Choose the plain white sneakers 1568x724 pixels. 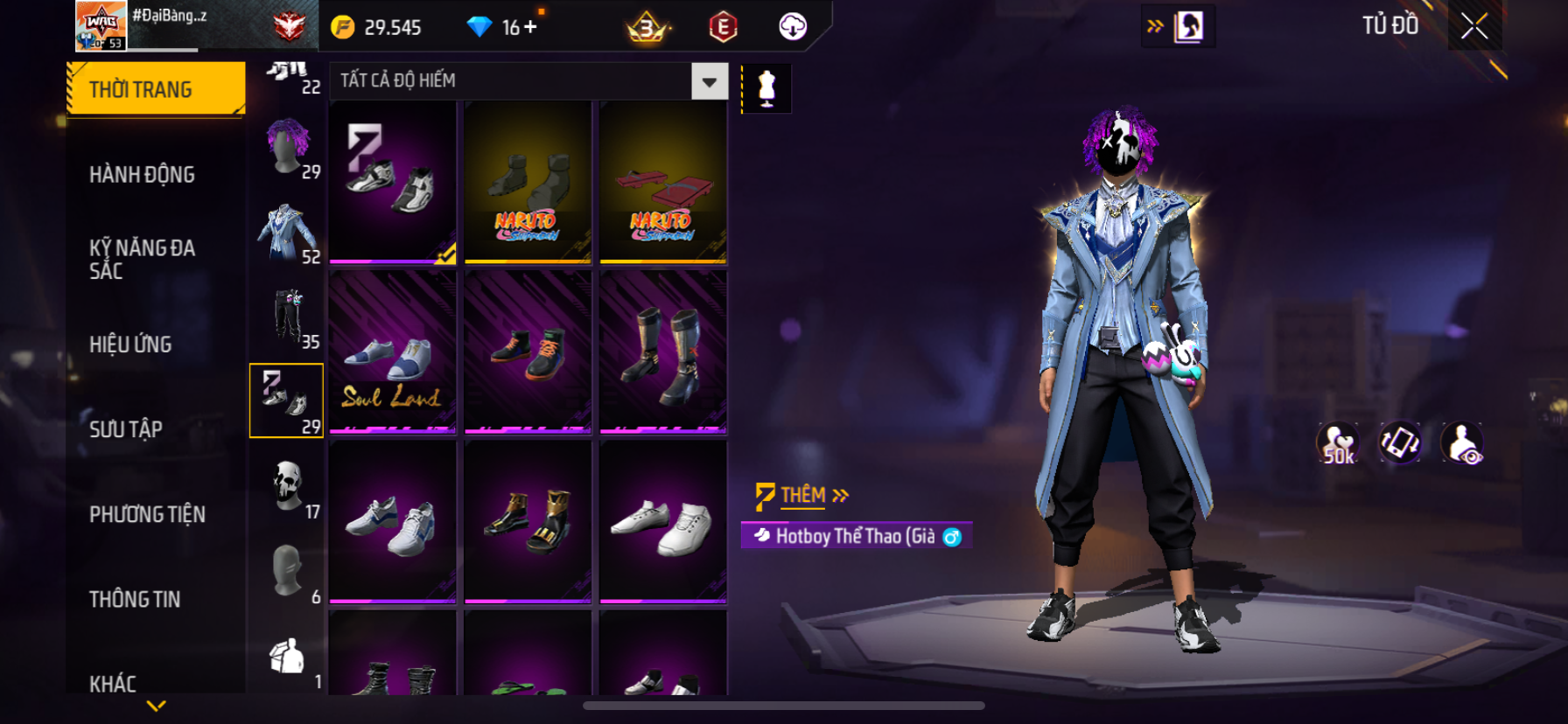coord(662,522)
